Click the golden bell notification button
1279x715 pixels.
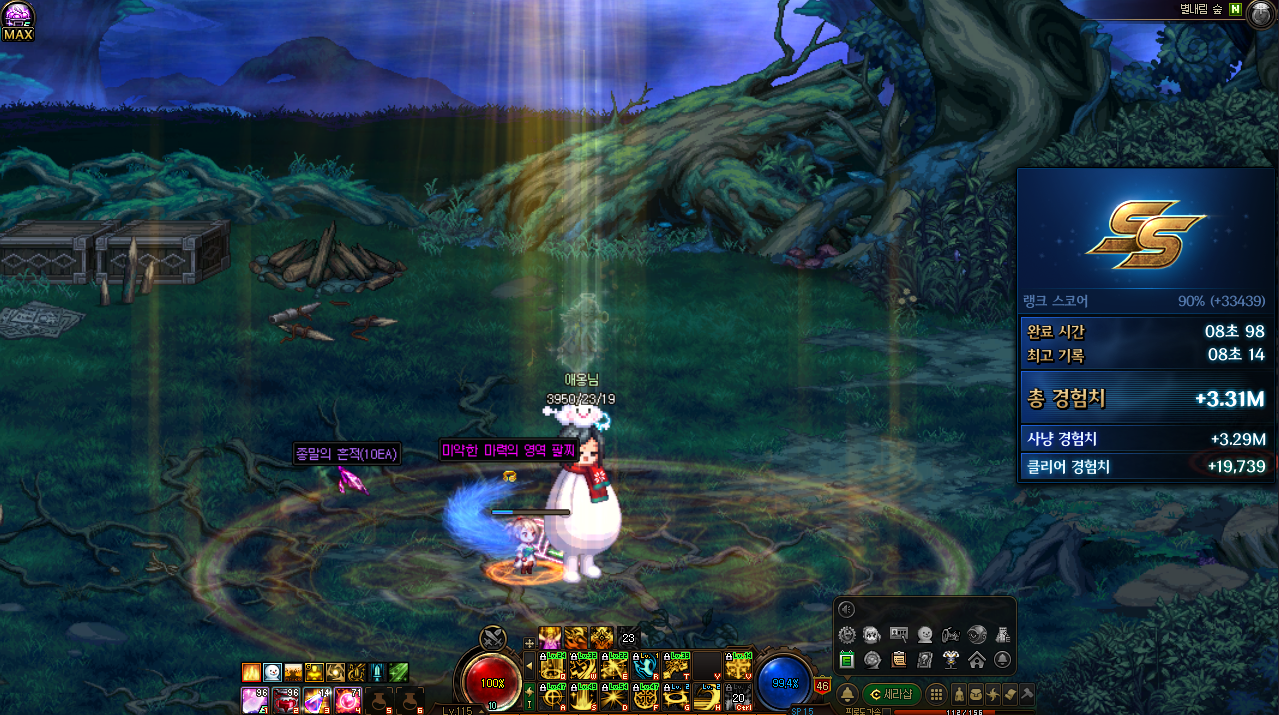847,694
